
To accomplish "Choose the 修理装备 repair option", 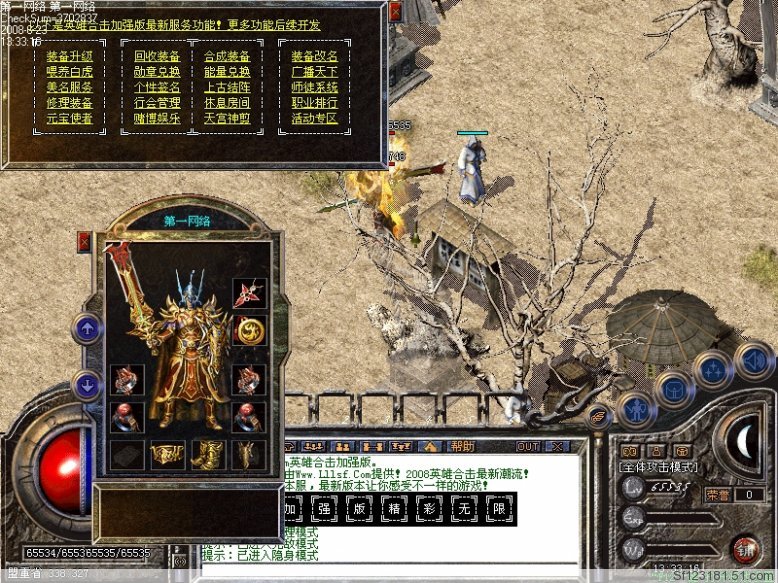I will 69,102.
